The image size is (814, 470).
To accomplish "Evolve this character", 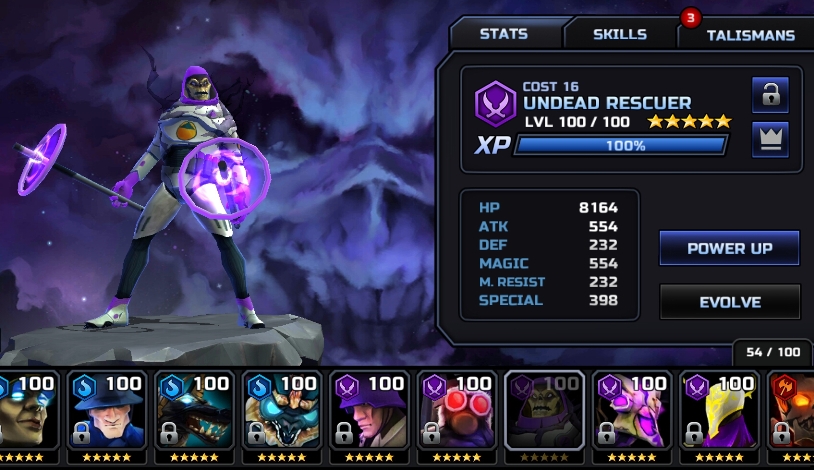I will pos(729,302).
